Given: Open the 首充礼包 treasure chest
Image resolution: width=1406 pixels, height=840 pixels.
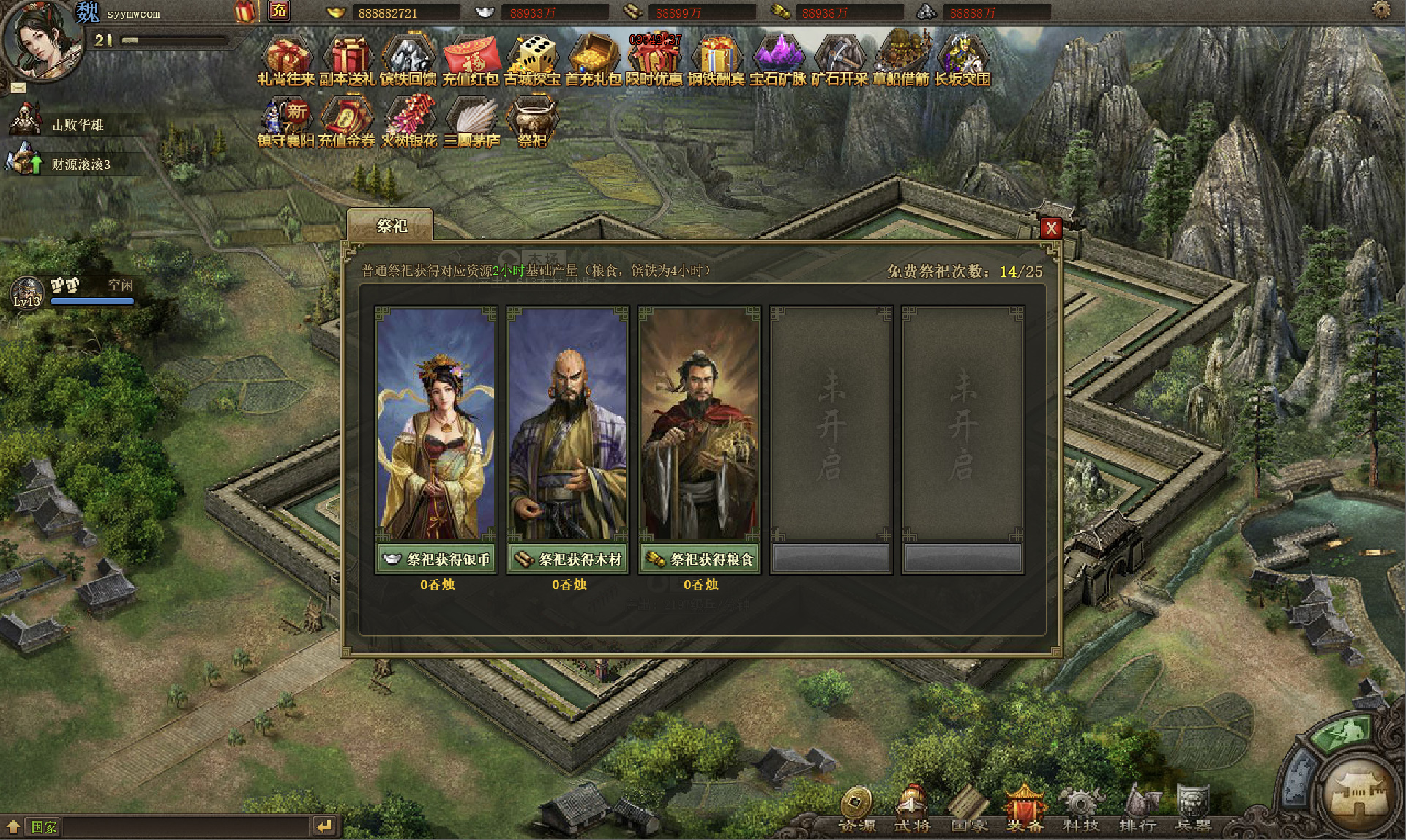Looking at the screenshot, I should click(594, 60).
